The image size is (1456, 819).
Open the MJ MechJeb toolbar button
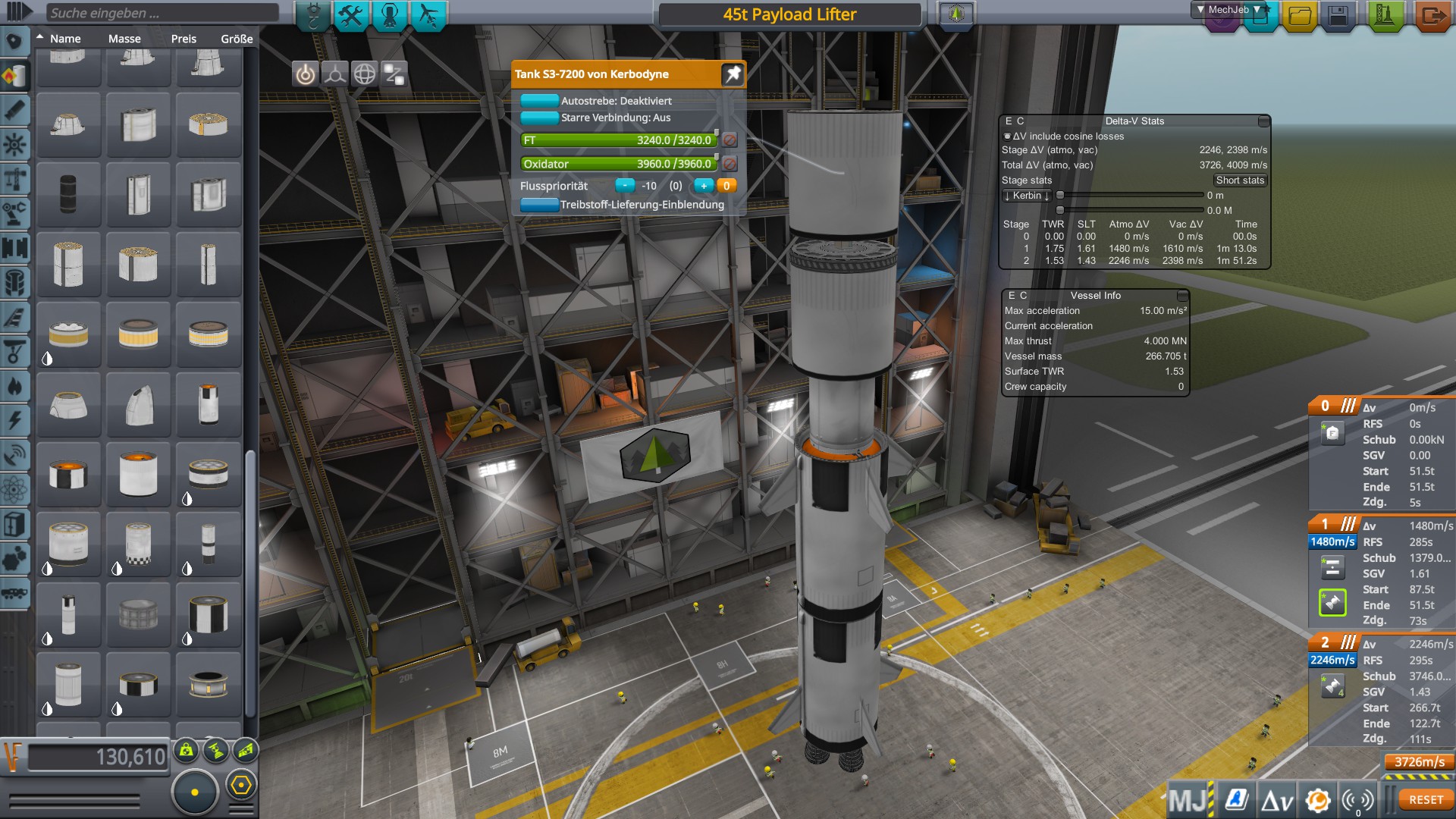[1188, 800]
